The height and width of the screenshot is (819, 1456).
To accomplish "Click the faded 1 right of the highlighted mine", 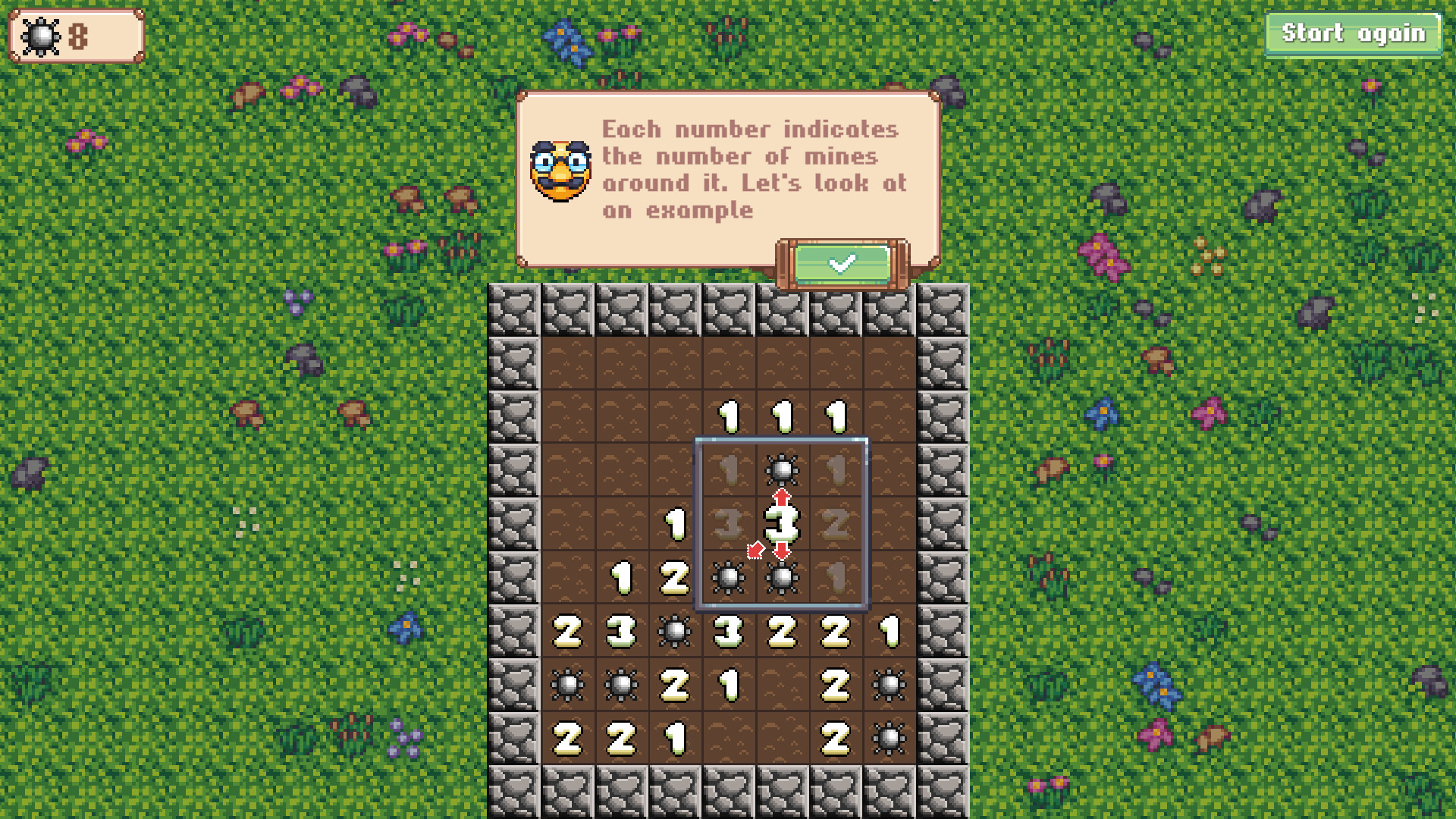I will [x=836, y=469].
